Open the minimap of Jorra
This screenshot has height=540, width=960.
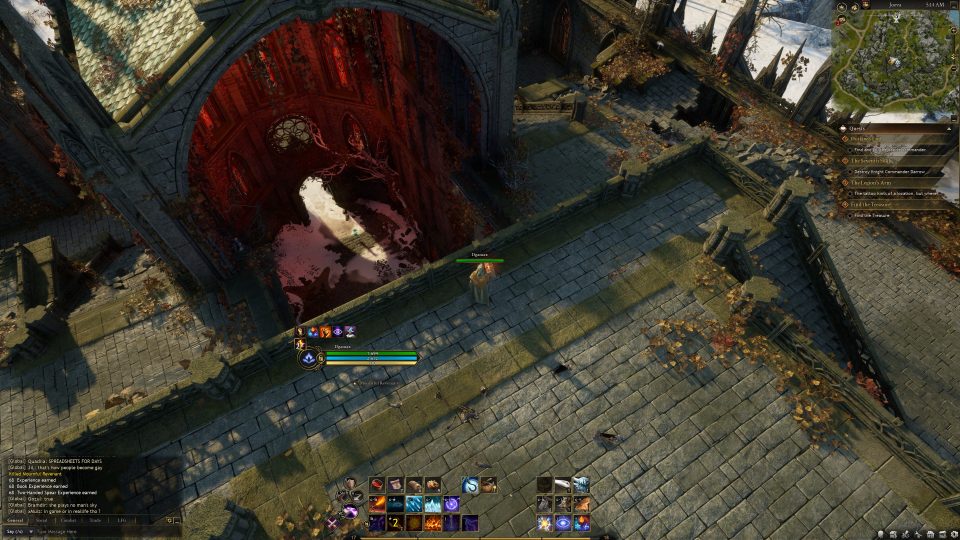click(x=894, y=60)
